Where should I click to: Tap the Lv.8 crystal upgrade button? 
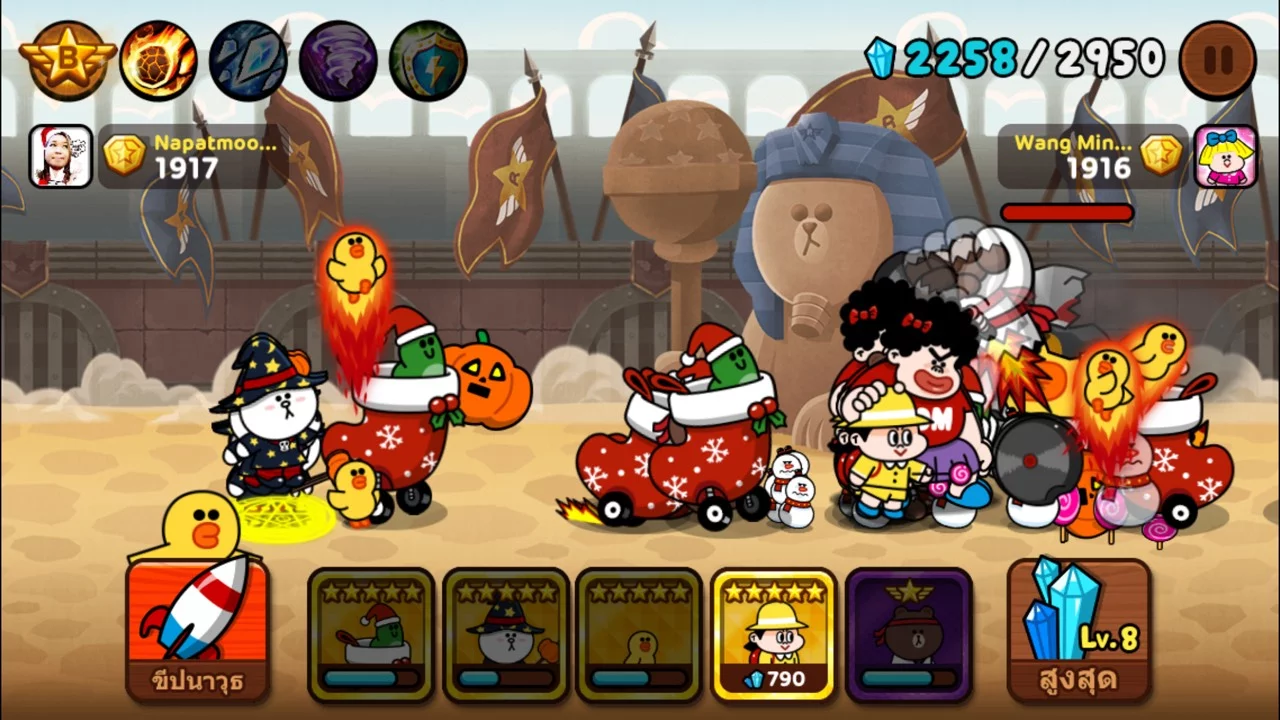[x=1078, y=628]
